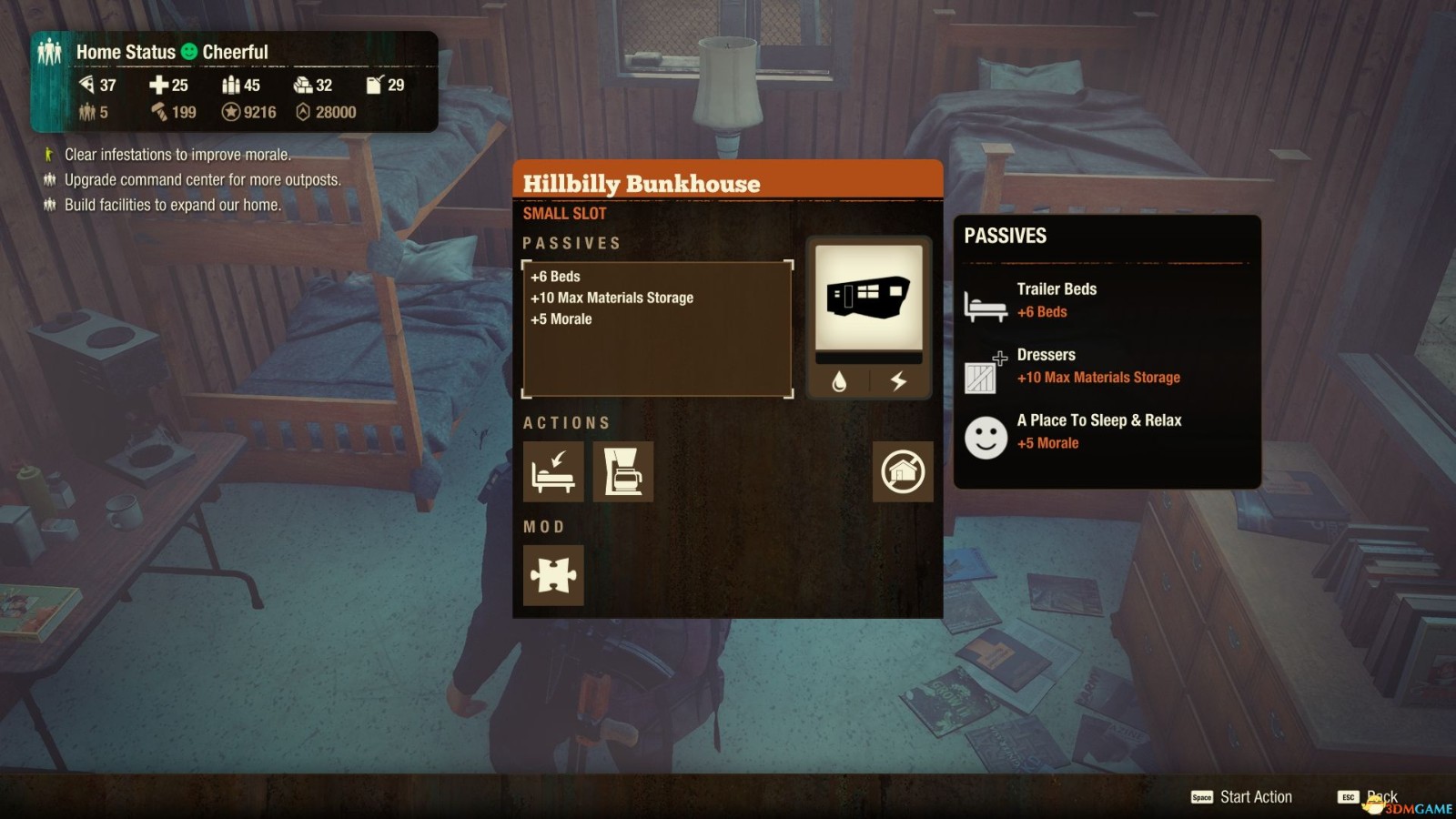Select the Hillbilly Bunkhouse trailer image
The image size is (1456, 819).
[868, 298]
